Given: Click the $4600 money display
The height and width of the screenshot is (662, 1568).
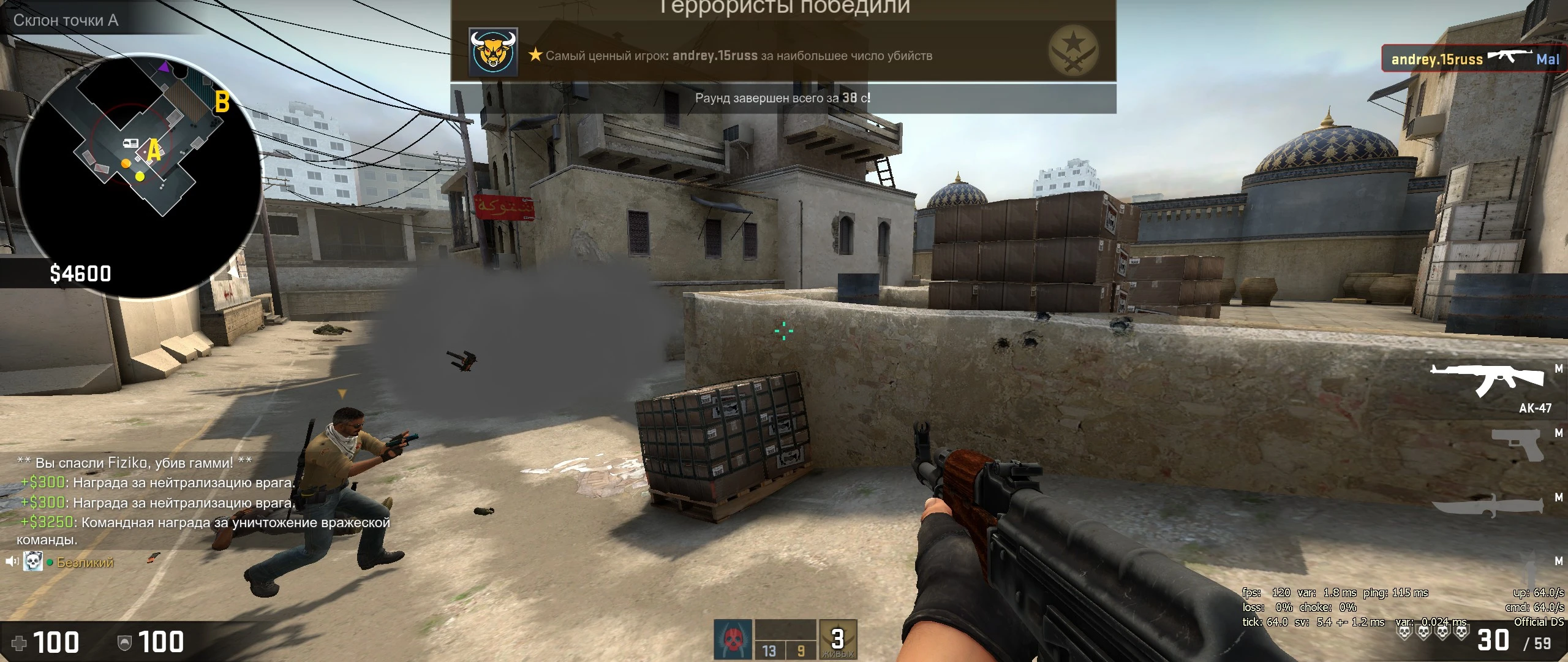Looking at the screenshot, I should [79, 274].
